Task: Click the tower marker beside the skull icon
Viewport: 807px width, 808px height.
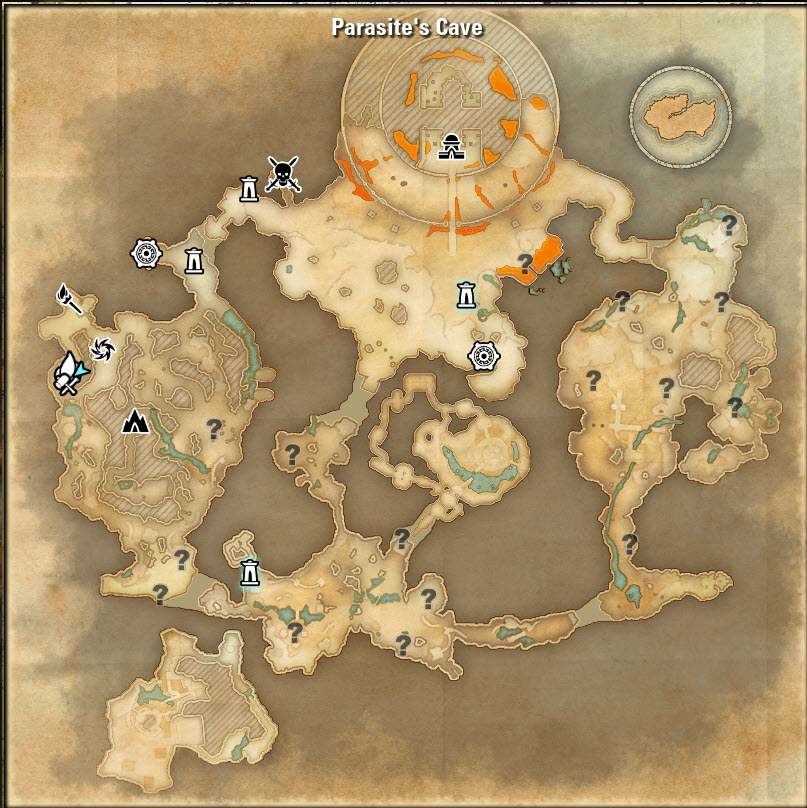Action: (x=248, y=187)
